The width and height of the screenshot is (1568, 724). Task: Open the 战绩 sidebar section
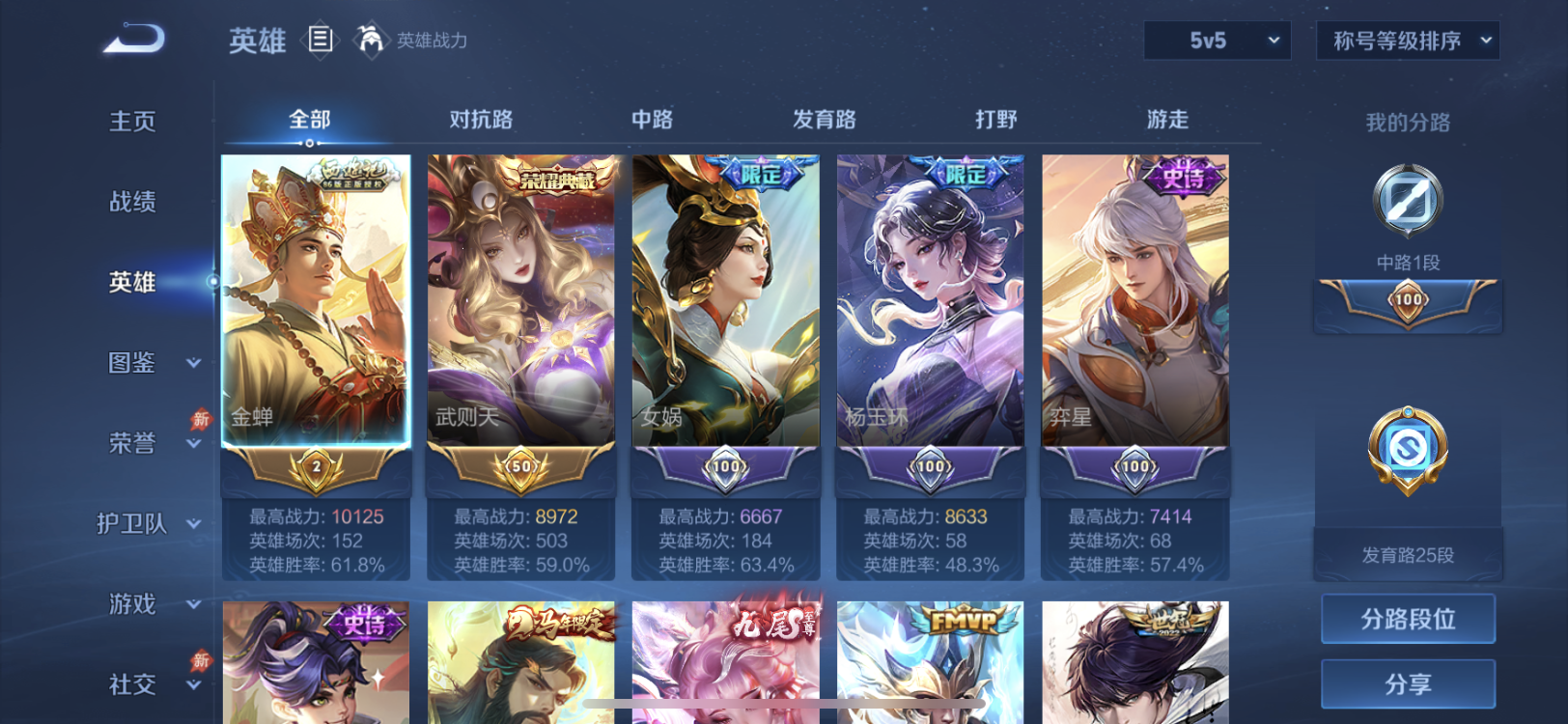[x=133, y=201]
